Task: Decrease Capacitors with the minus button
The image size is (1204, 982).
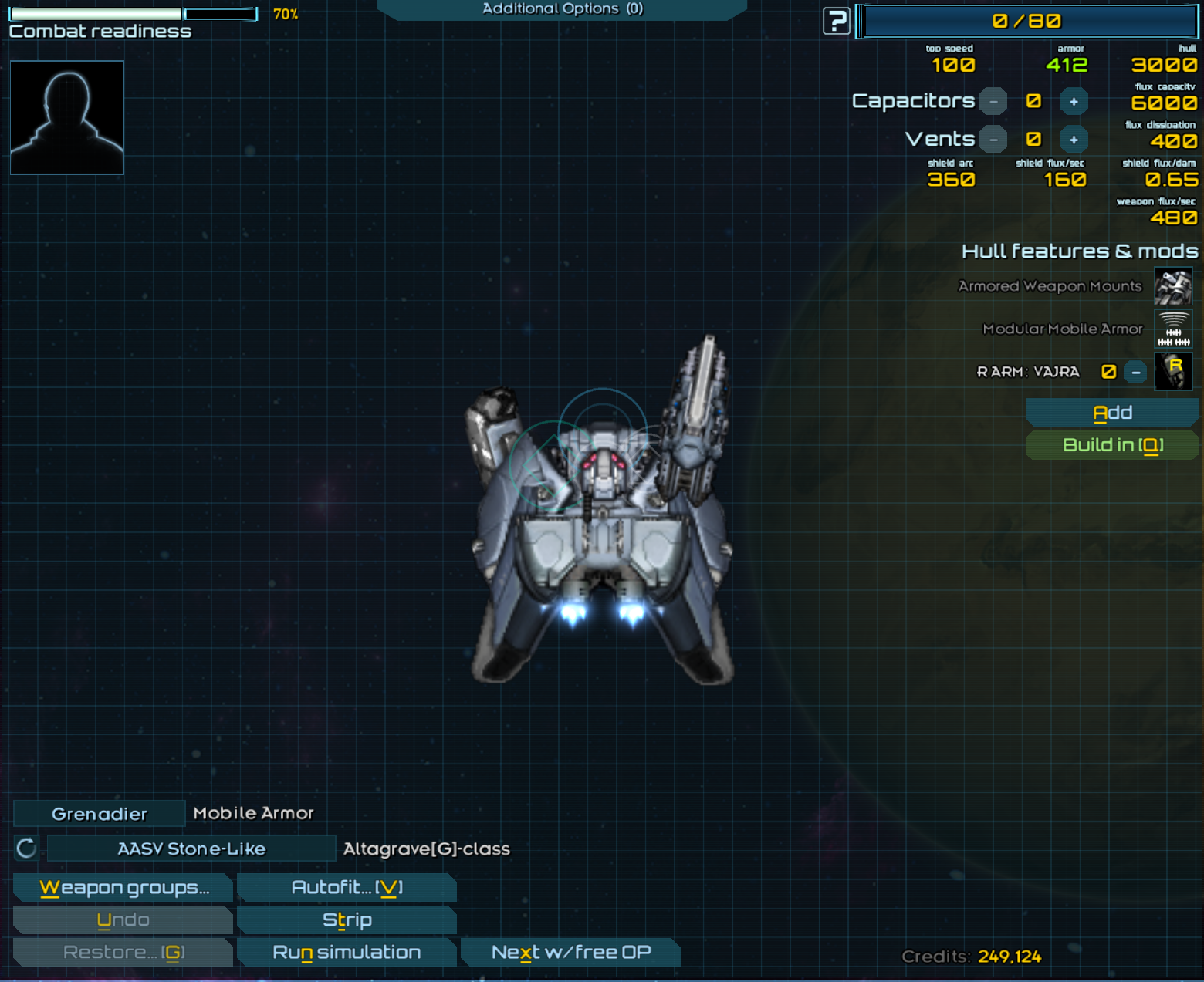Action: [993, 101]
